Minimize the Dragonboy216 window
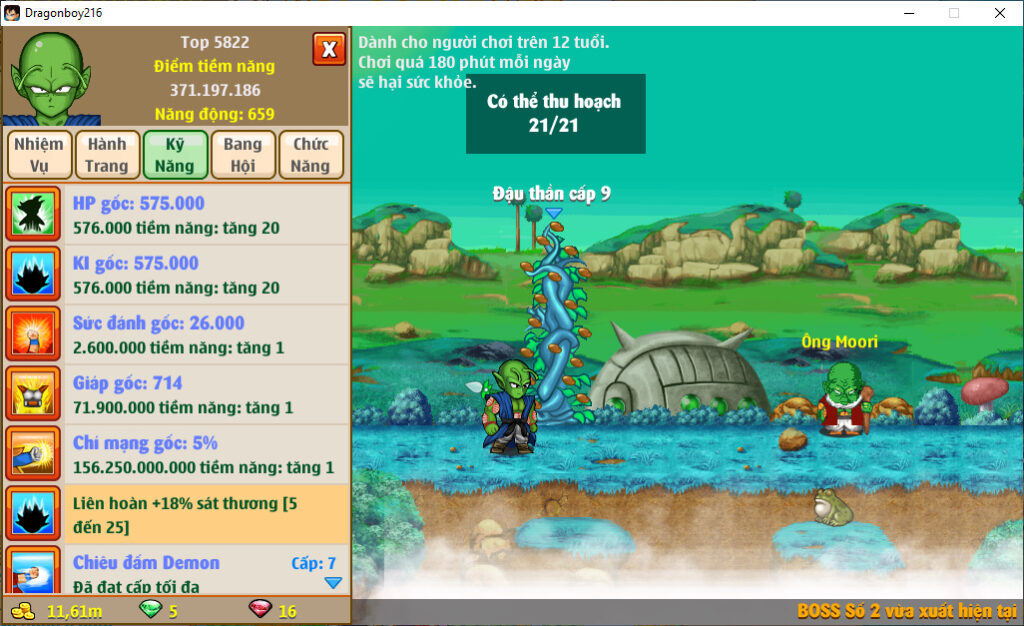 click(x=908, y=13)
